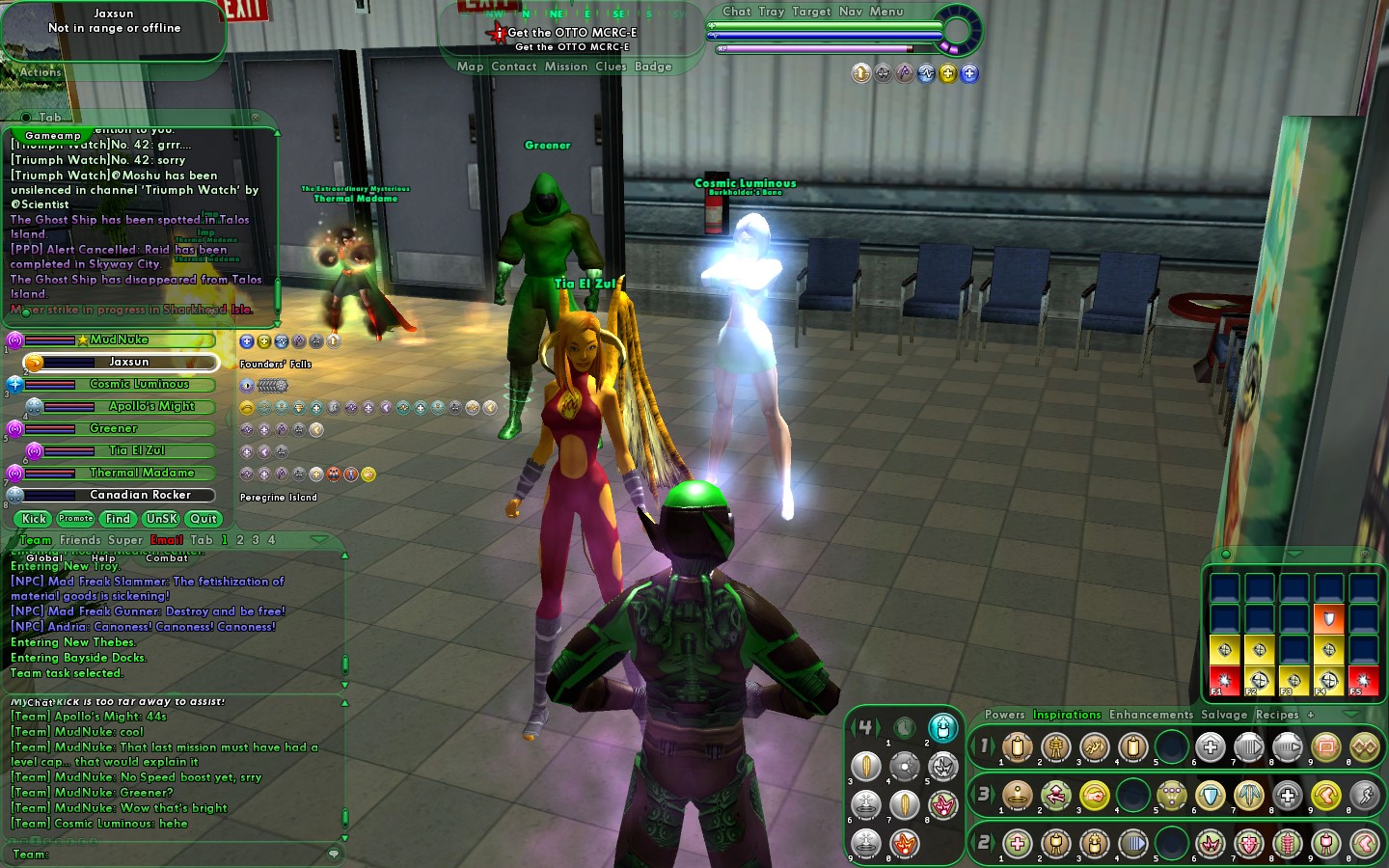Switch to Inspirations tab
Image resolution: width=1389 pixels, height=868 pixels.
point(1067,715)
